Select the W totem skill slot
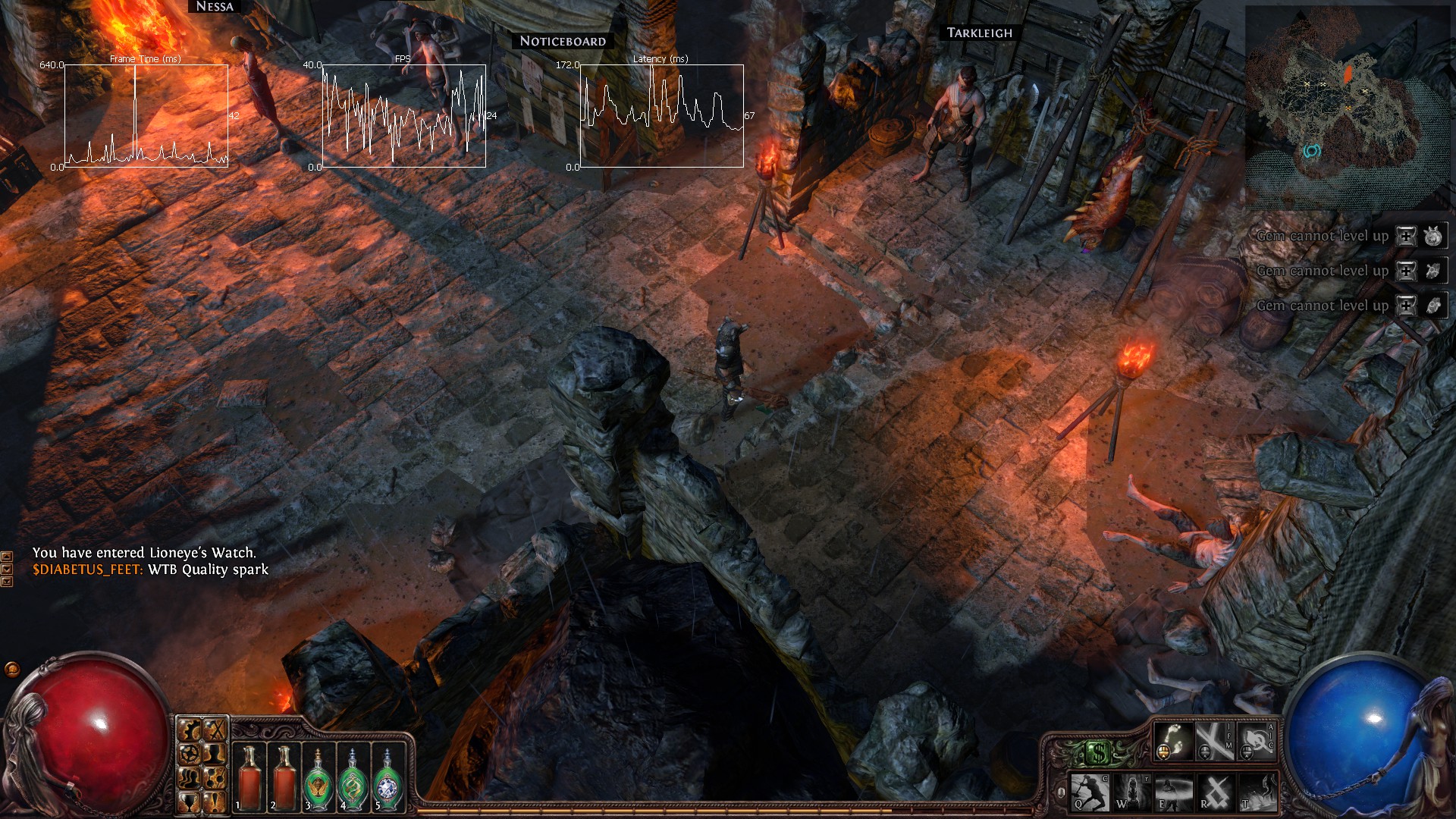Screen dimensions: 1456x819 (x=1131, y=792)
